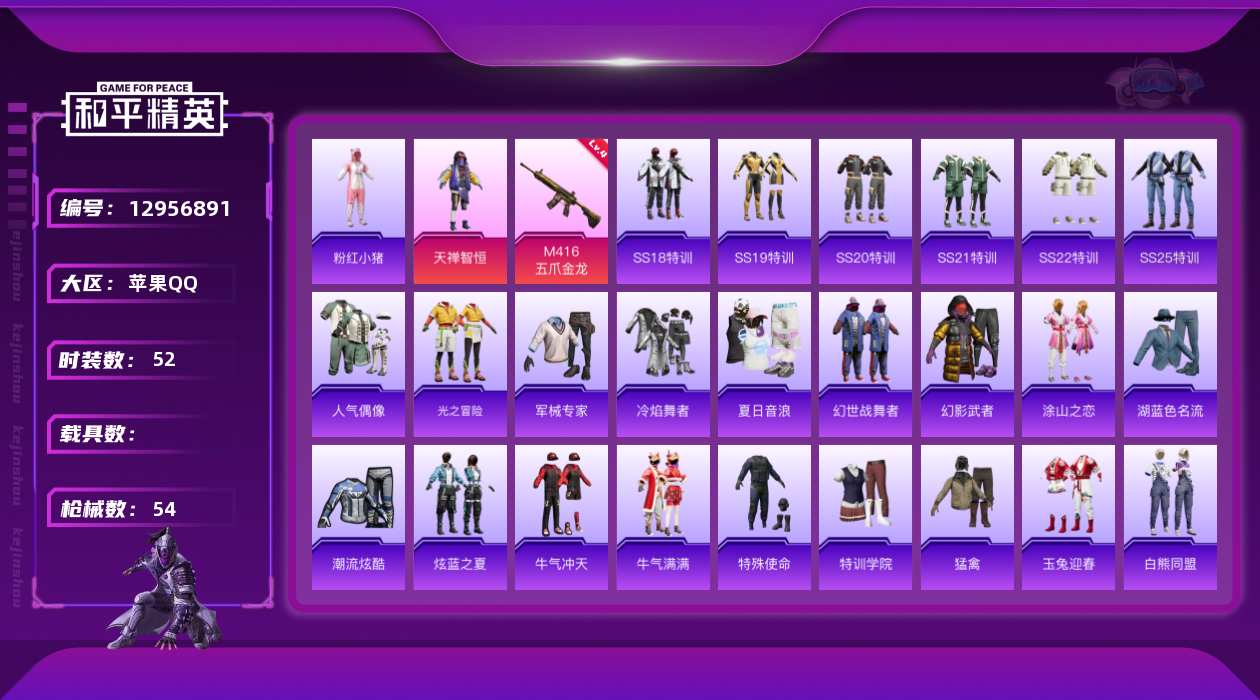Pick the 幻影武者 outfit card
1260x700 pixels.
[967, 364]
